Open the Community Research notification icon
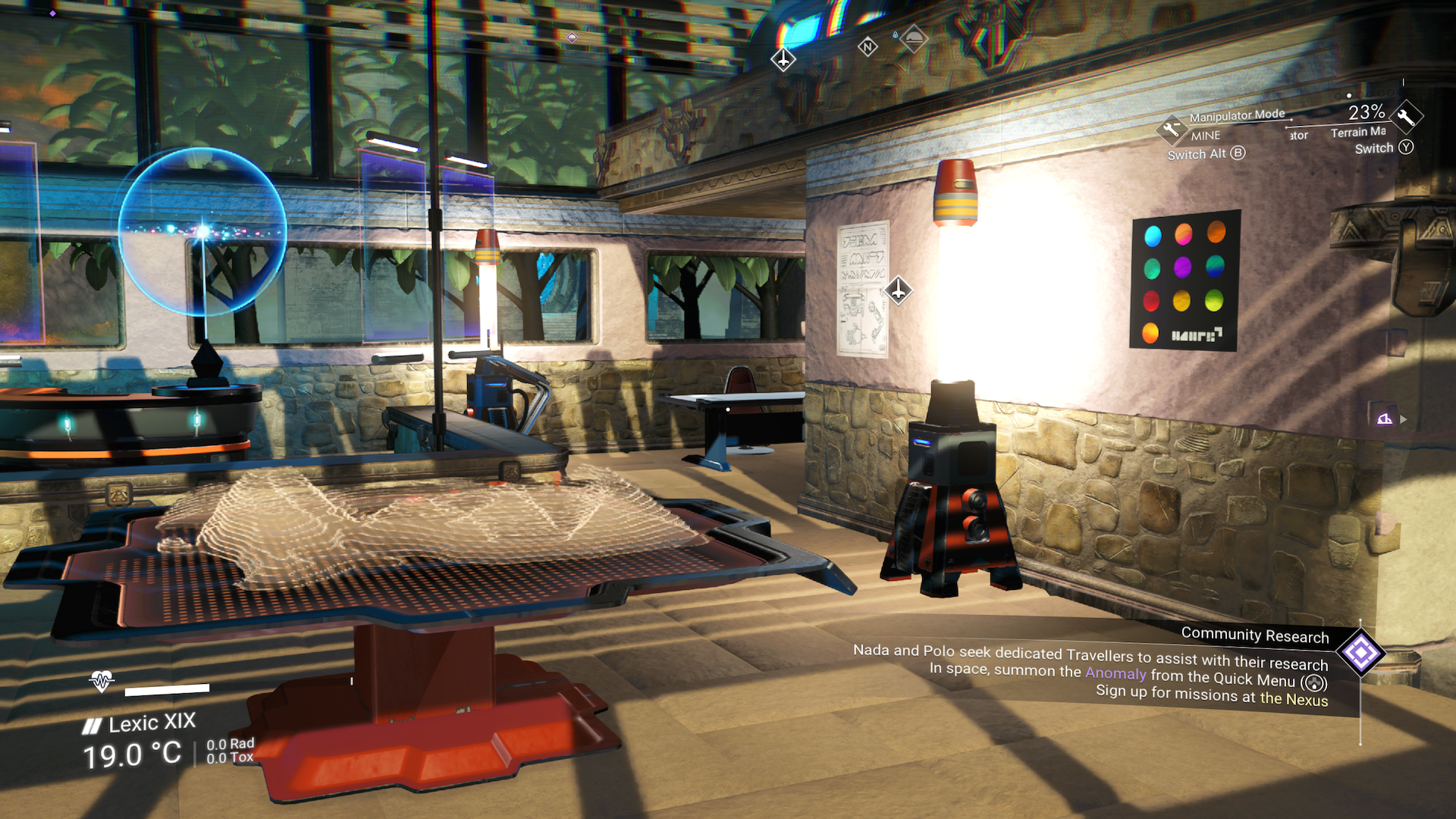Screen dimensions: 1456x819 coord(1360,653)
